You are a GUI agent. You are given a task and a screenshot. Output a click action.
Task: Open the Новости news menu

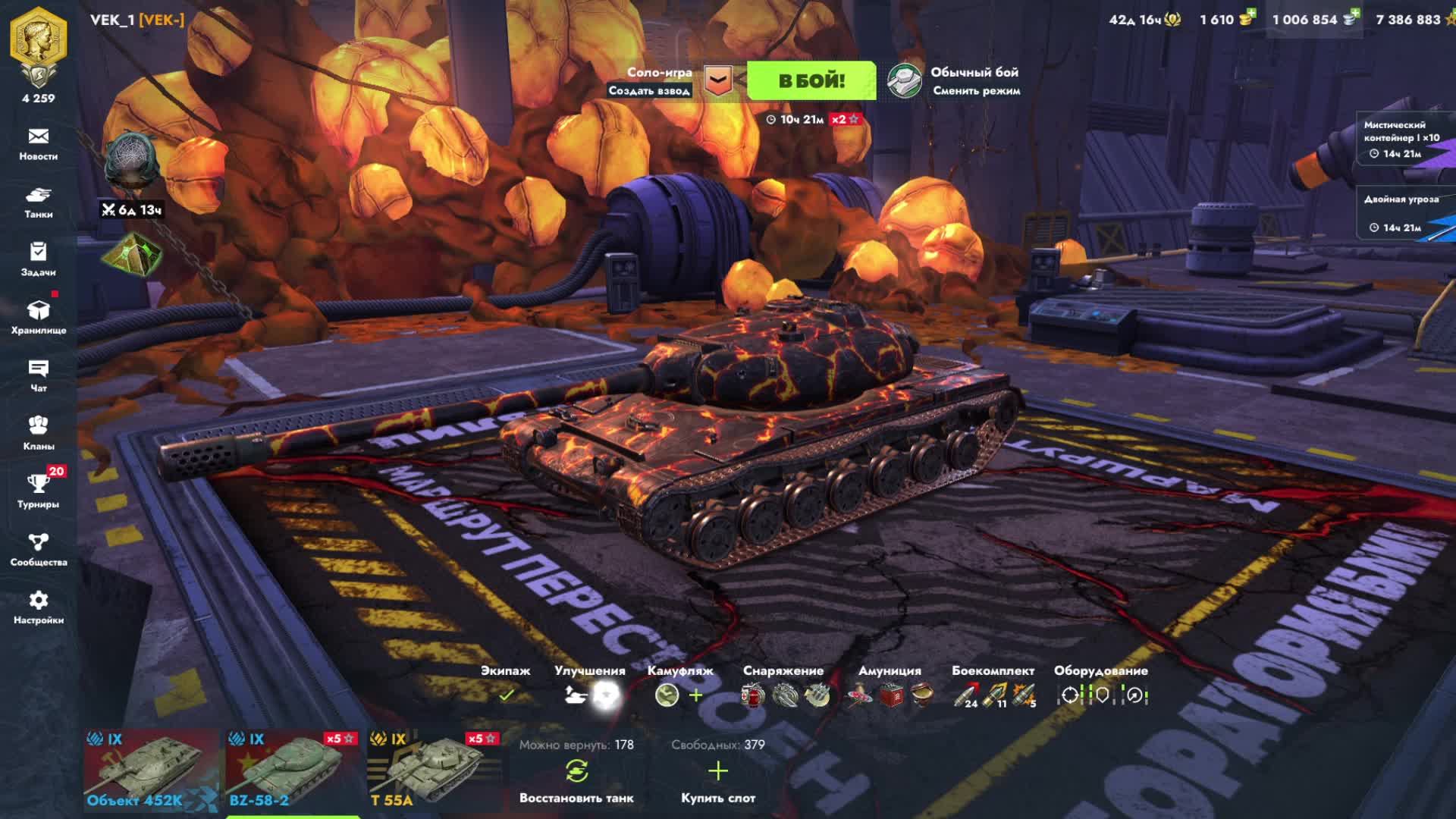click(x=39, y=144)
